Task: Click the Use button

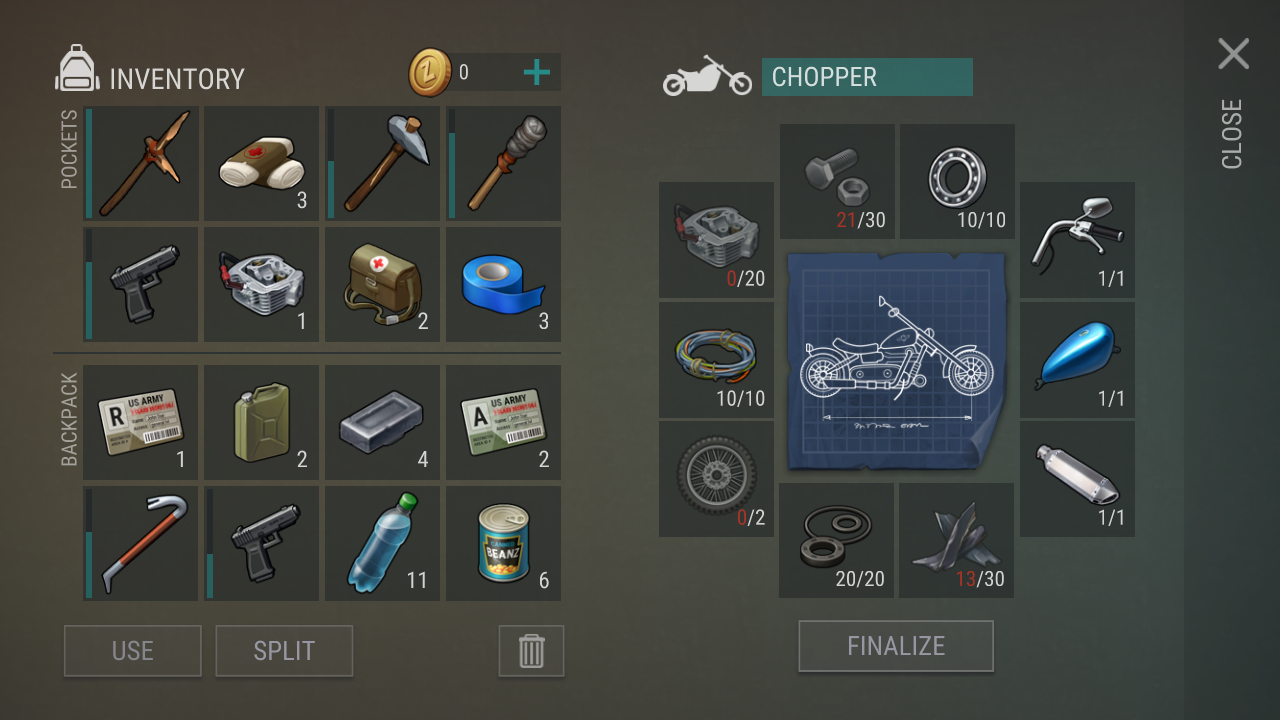Action: [133, 651]
